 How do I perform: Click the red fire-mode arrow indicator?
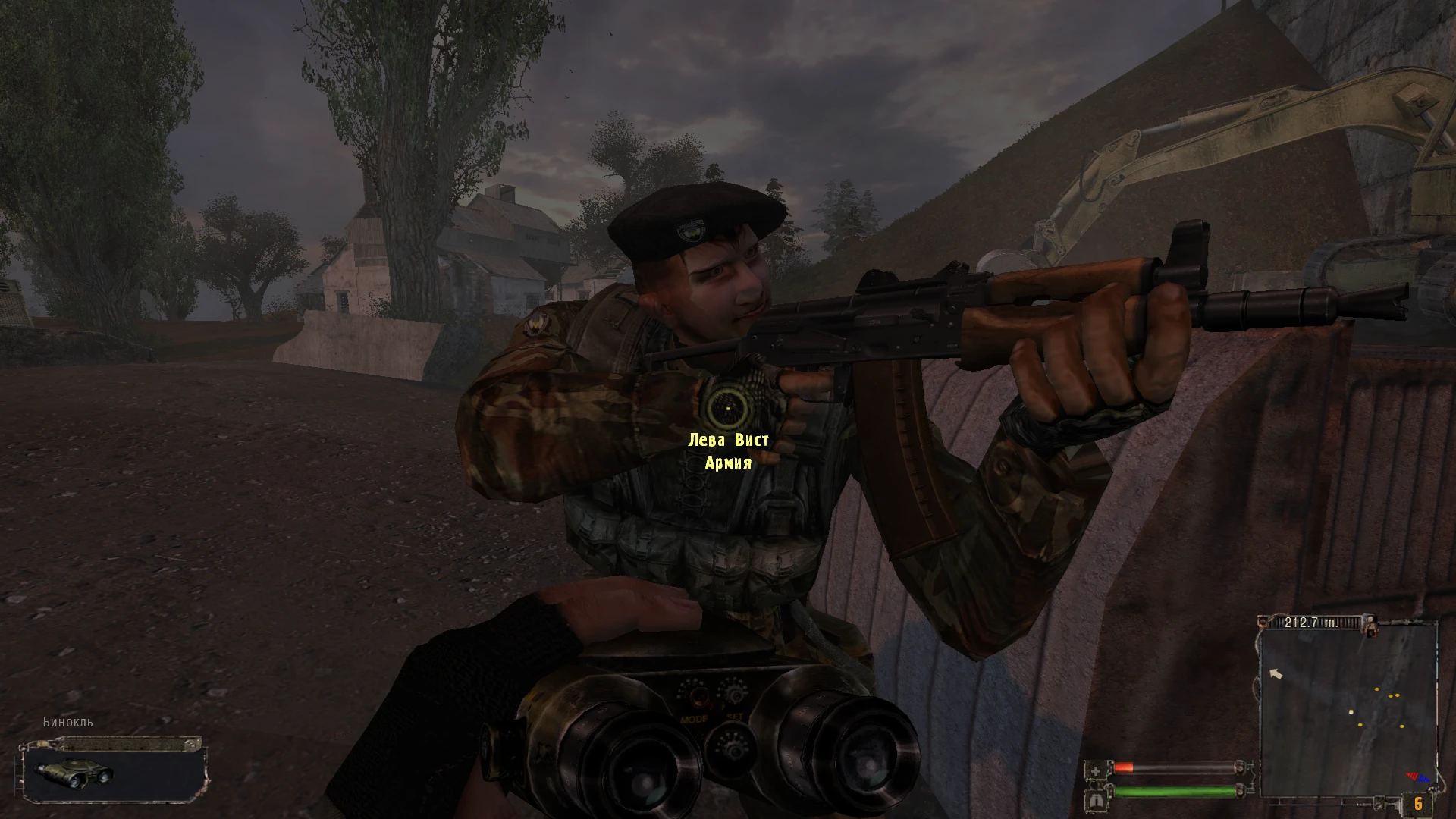click(1412, 777)
